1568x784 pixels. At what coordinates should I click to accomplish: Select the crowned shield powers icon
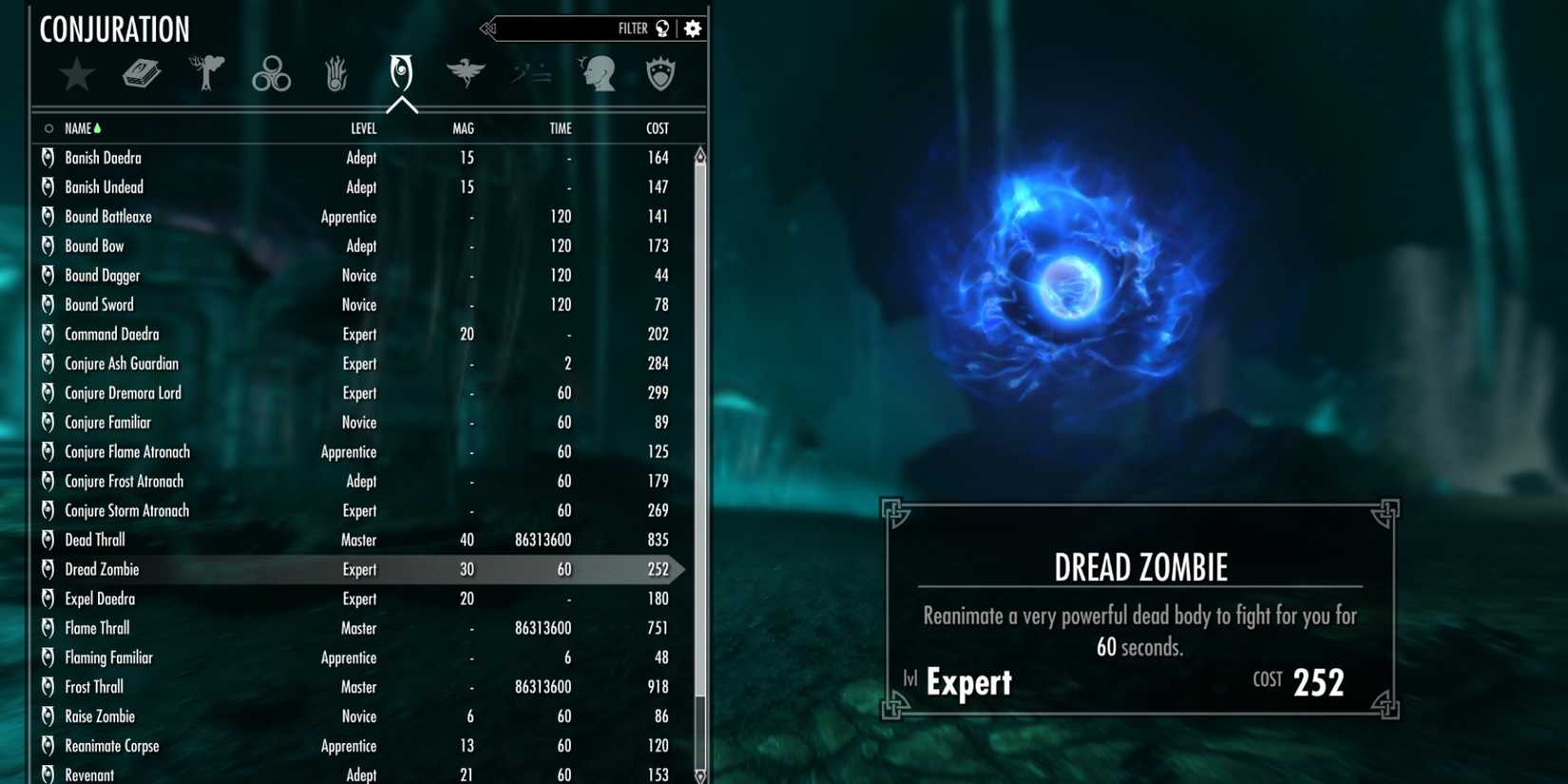point(660,74)
